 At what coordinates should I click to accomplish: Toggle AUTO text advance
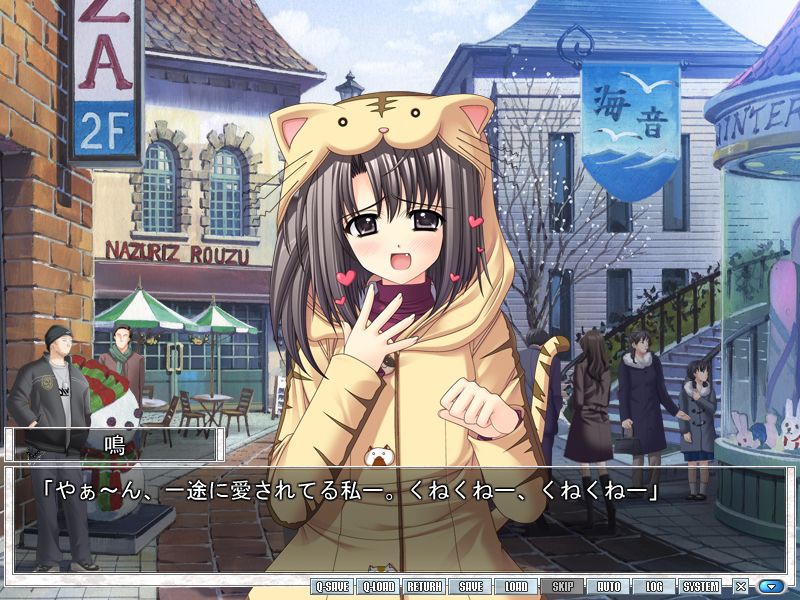(609, 587)
